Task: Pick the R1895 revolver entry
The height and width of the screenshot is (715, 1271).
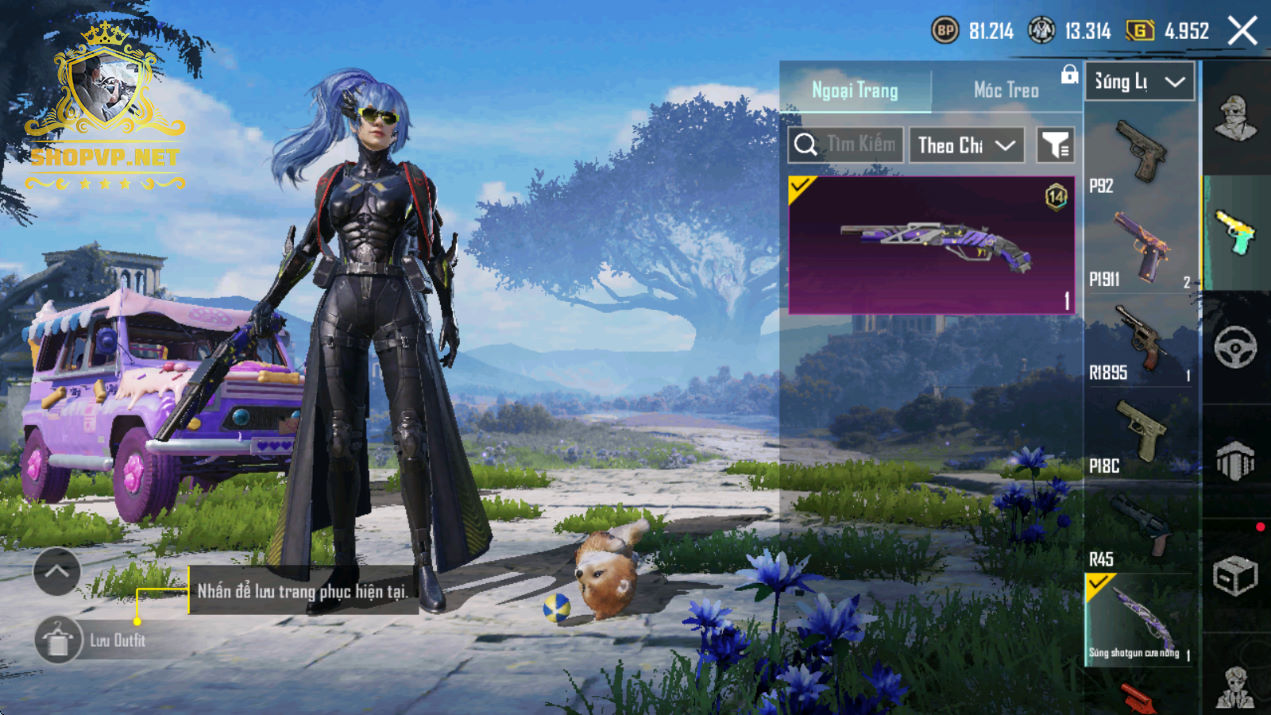Action: pyautogui.click(x=1141, y=341)
